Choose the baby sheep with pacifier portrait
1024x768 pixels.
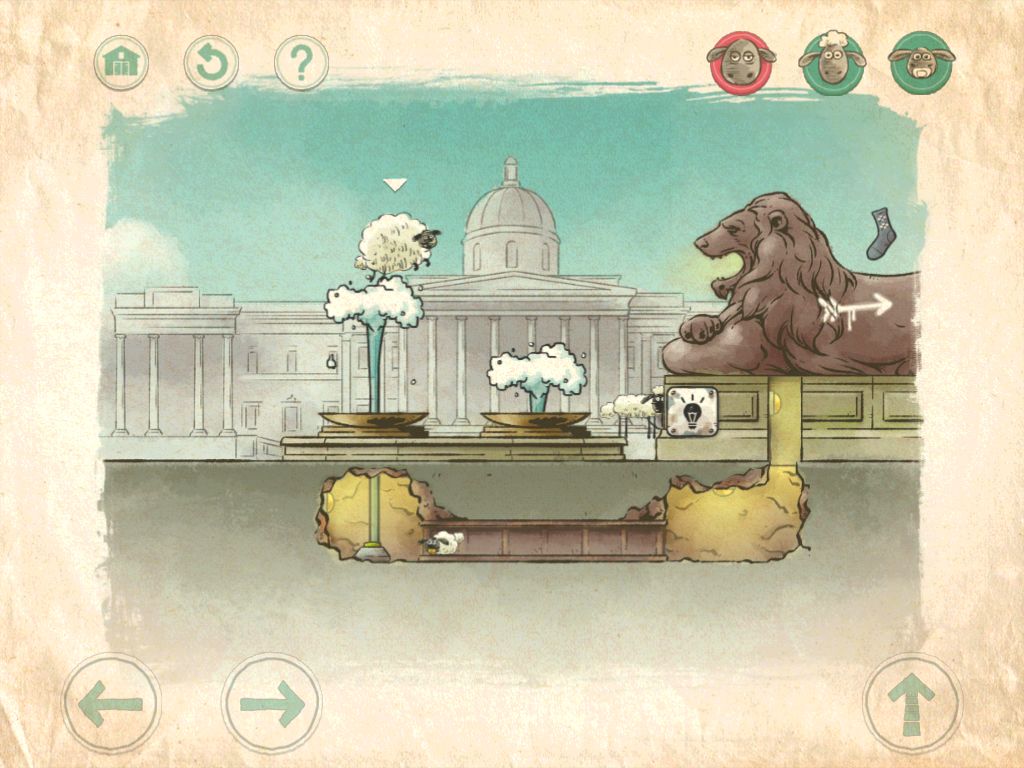[x=921, y=63]
